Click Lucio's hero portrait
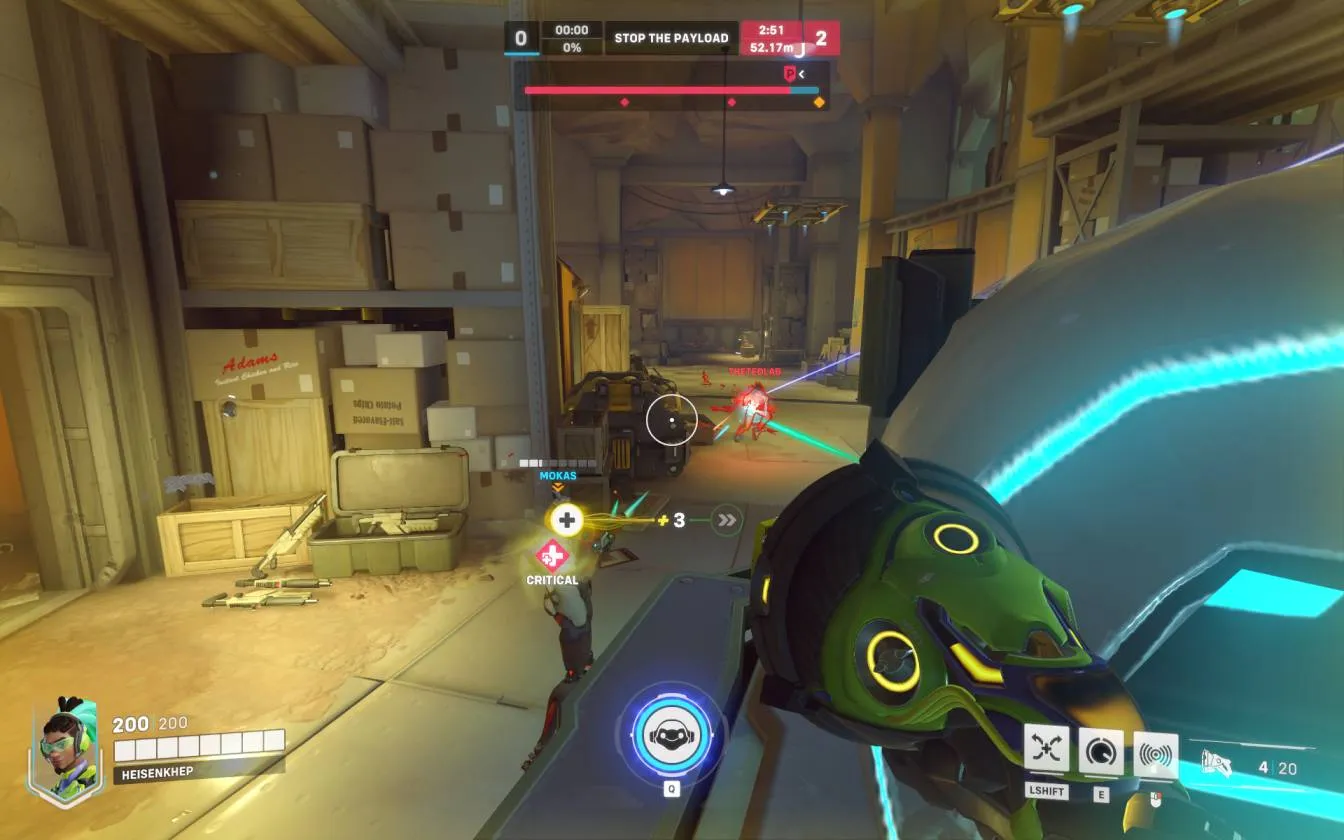Viewport: 1344px width, 840px height. (66, 746)
